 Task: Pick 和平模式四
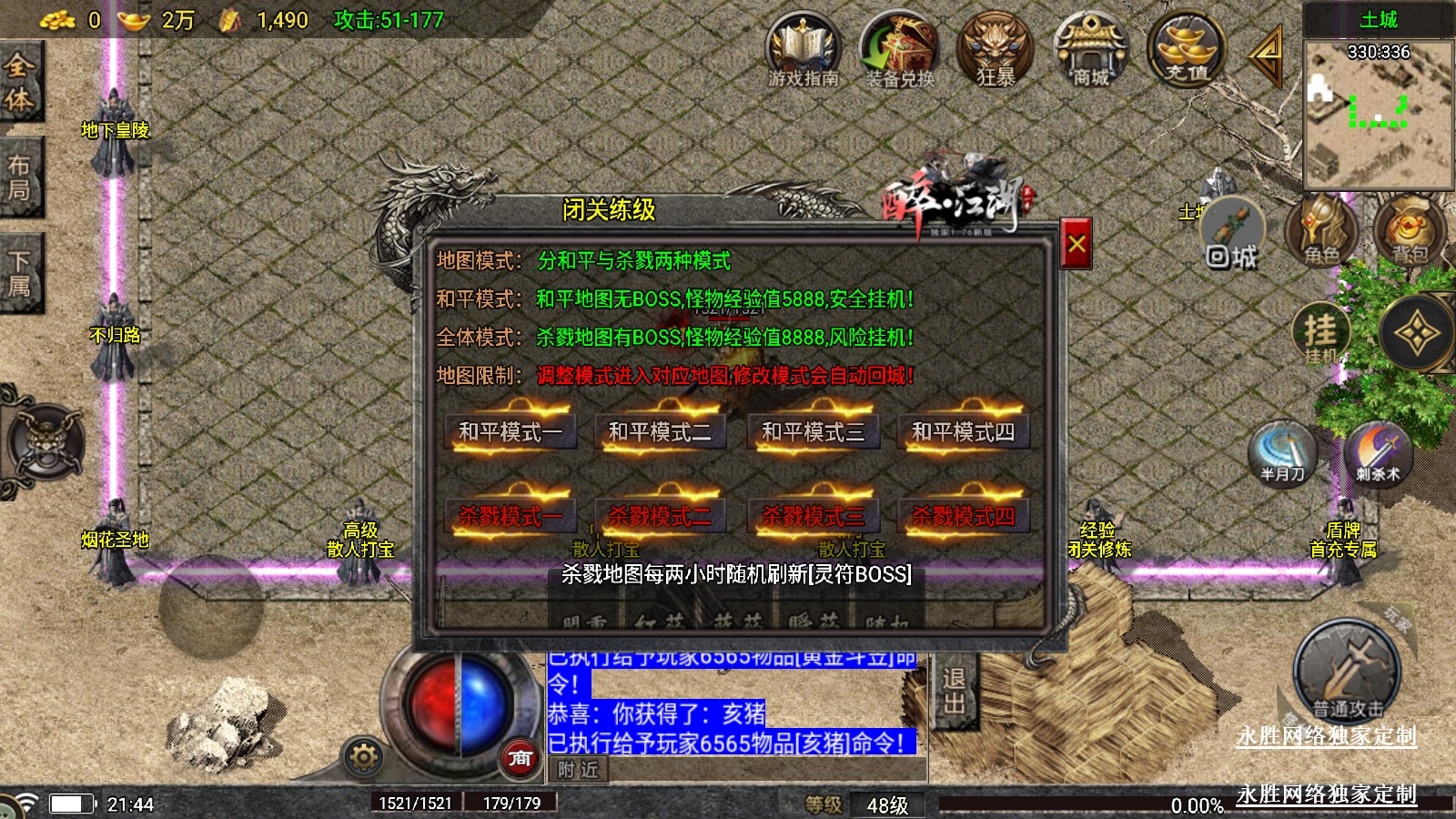(x=963, y=431)
